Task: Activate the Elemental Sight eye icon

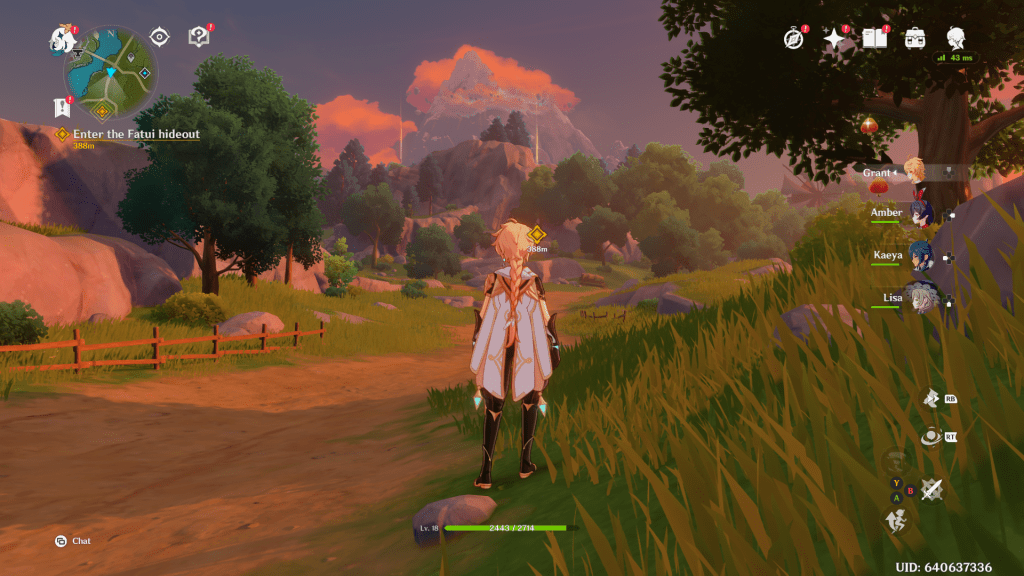Action: 159,37
